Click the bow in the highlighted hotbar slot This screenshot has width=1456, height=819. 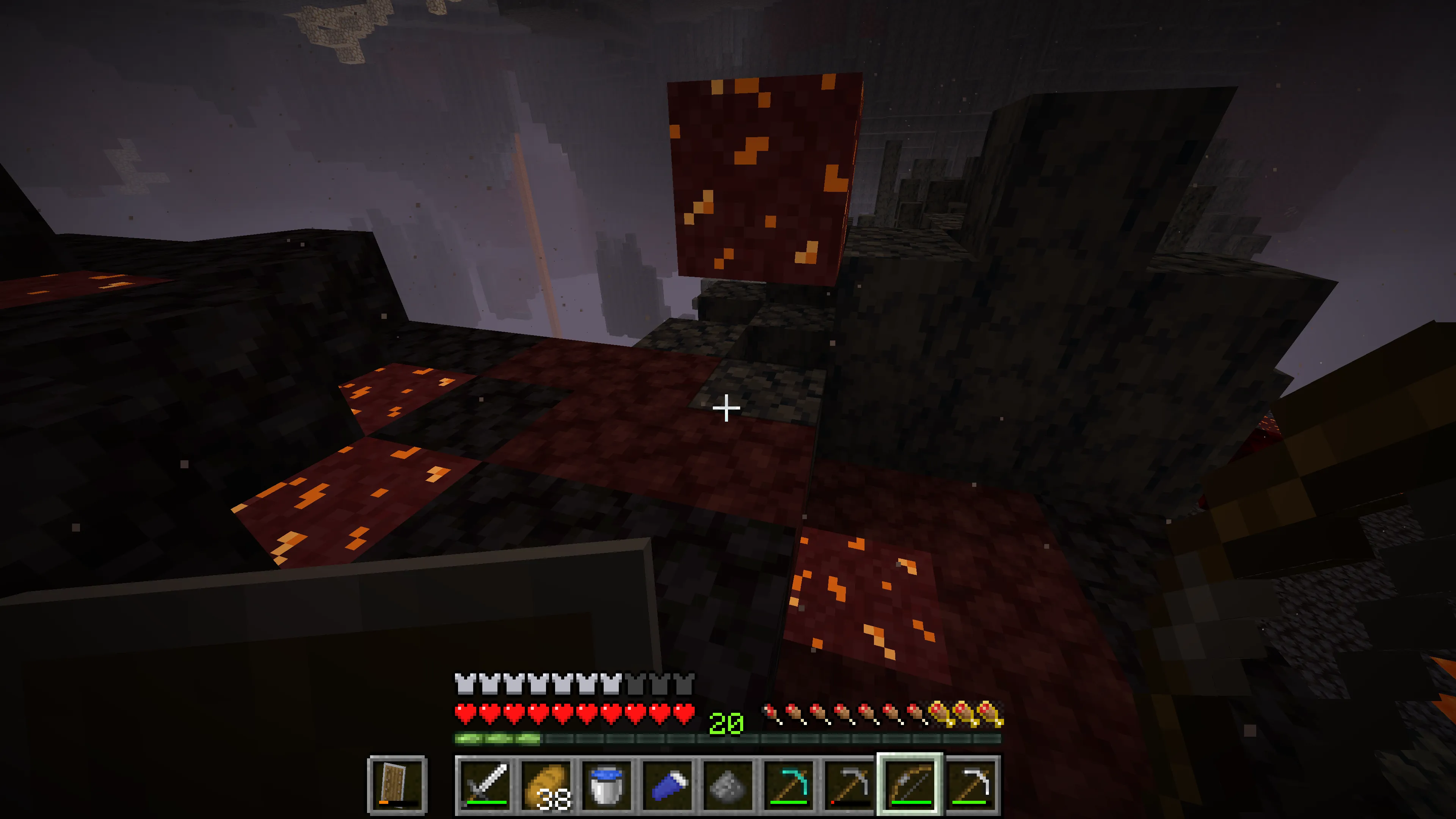point(910,783)
